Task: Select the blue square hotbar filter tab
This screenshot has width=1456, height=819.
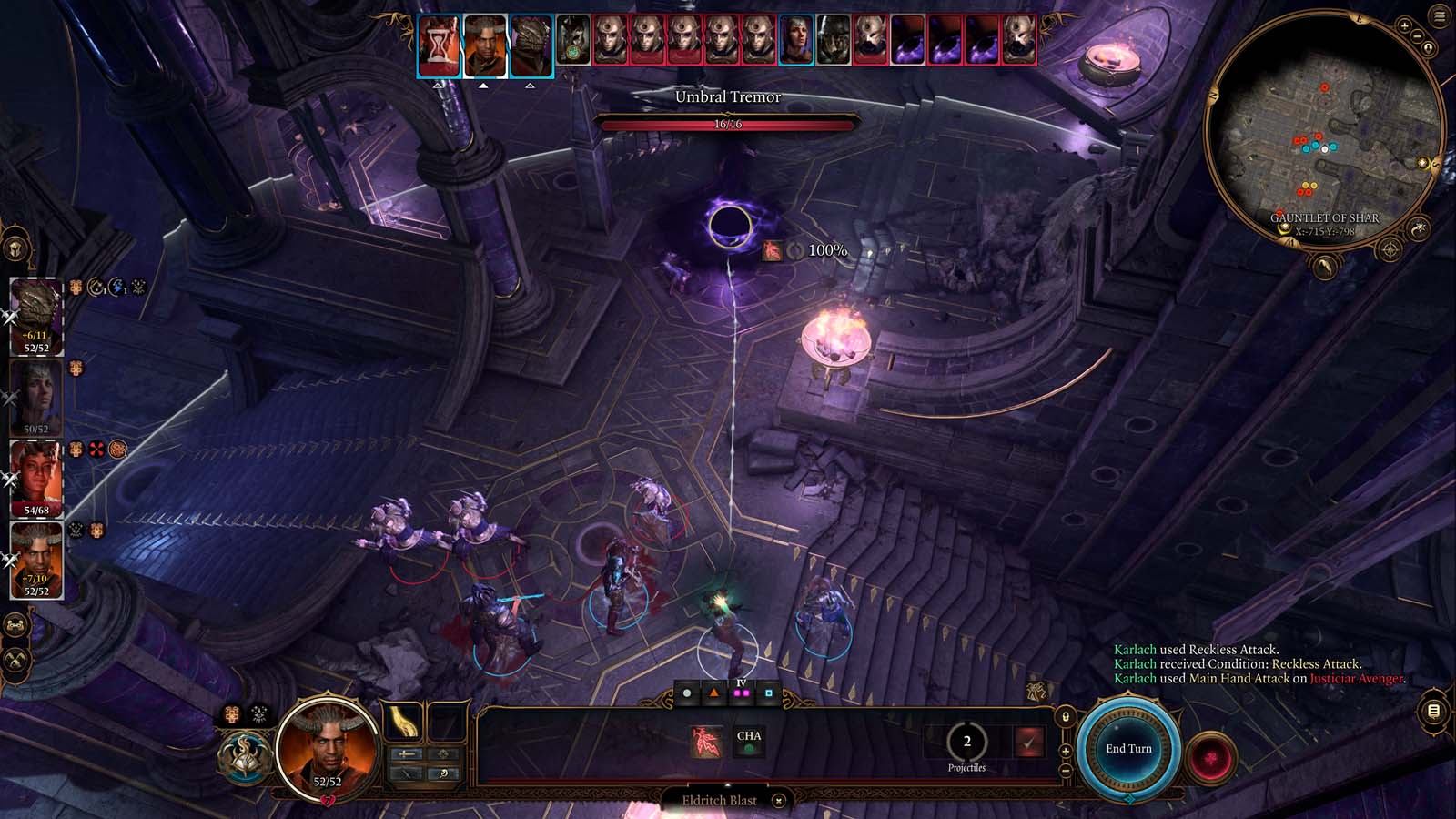Action: tap(768, 693)
